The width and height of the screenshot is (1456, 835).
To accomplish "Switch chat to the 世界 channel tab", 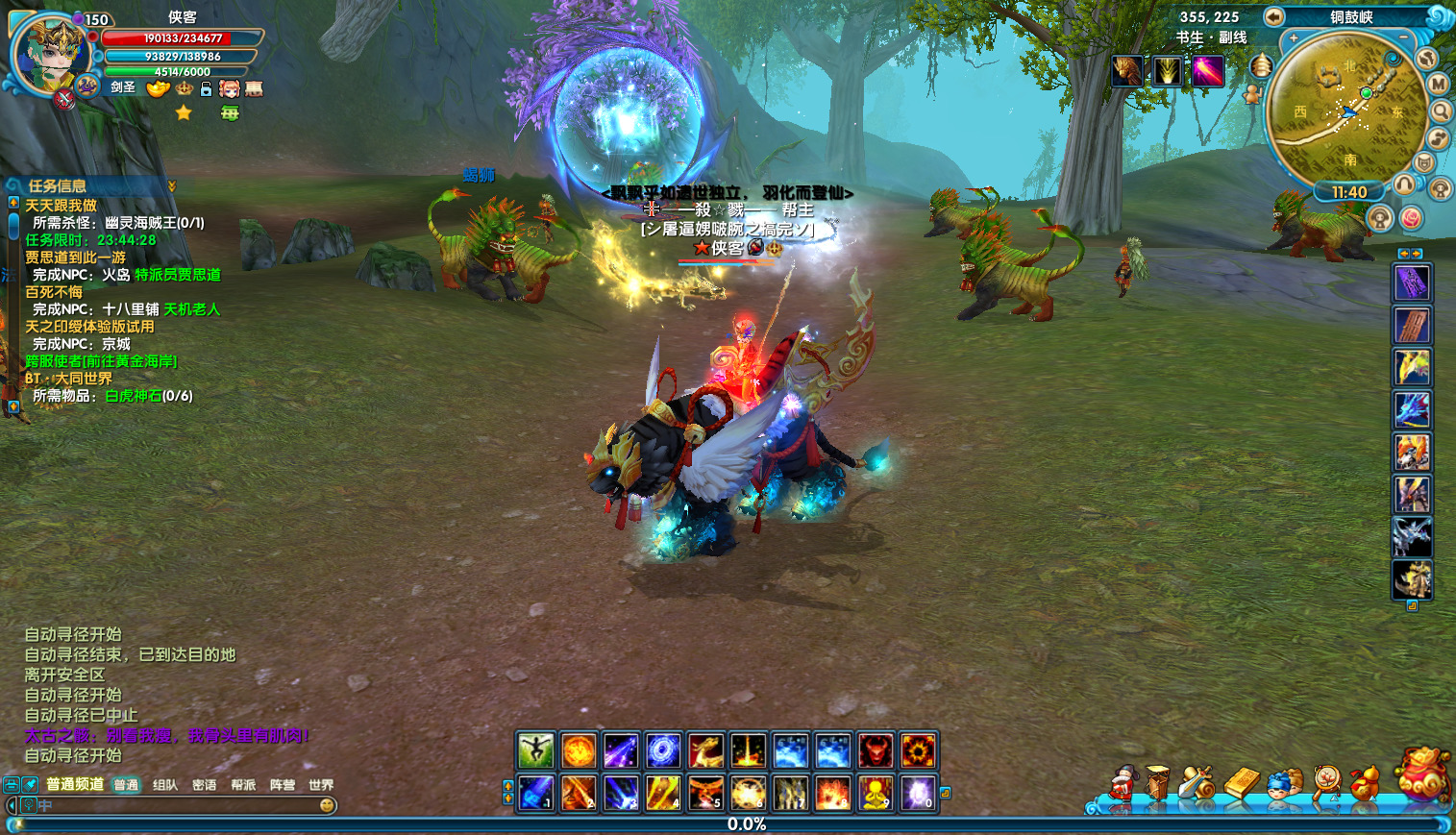I will click(x=321, y=785).
